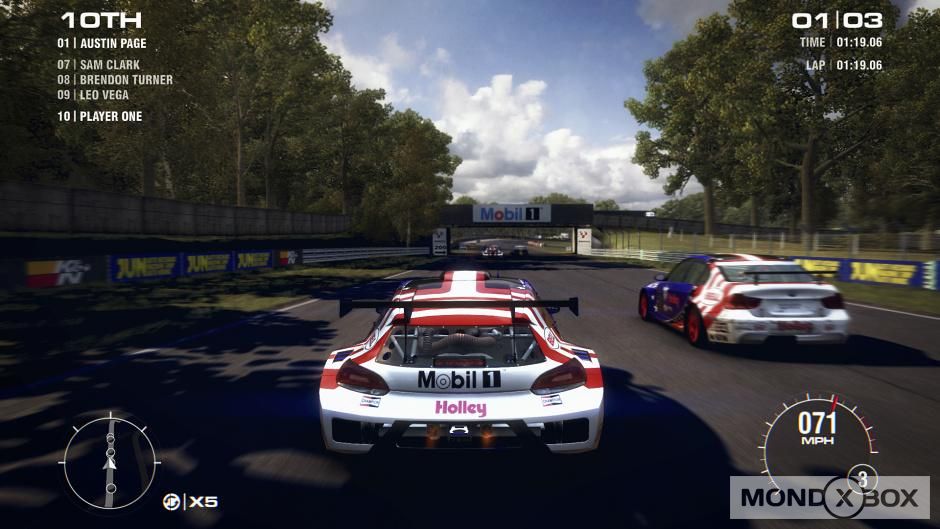Highlight the Player One standings row

100,116
